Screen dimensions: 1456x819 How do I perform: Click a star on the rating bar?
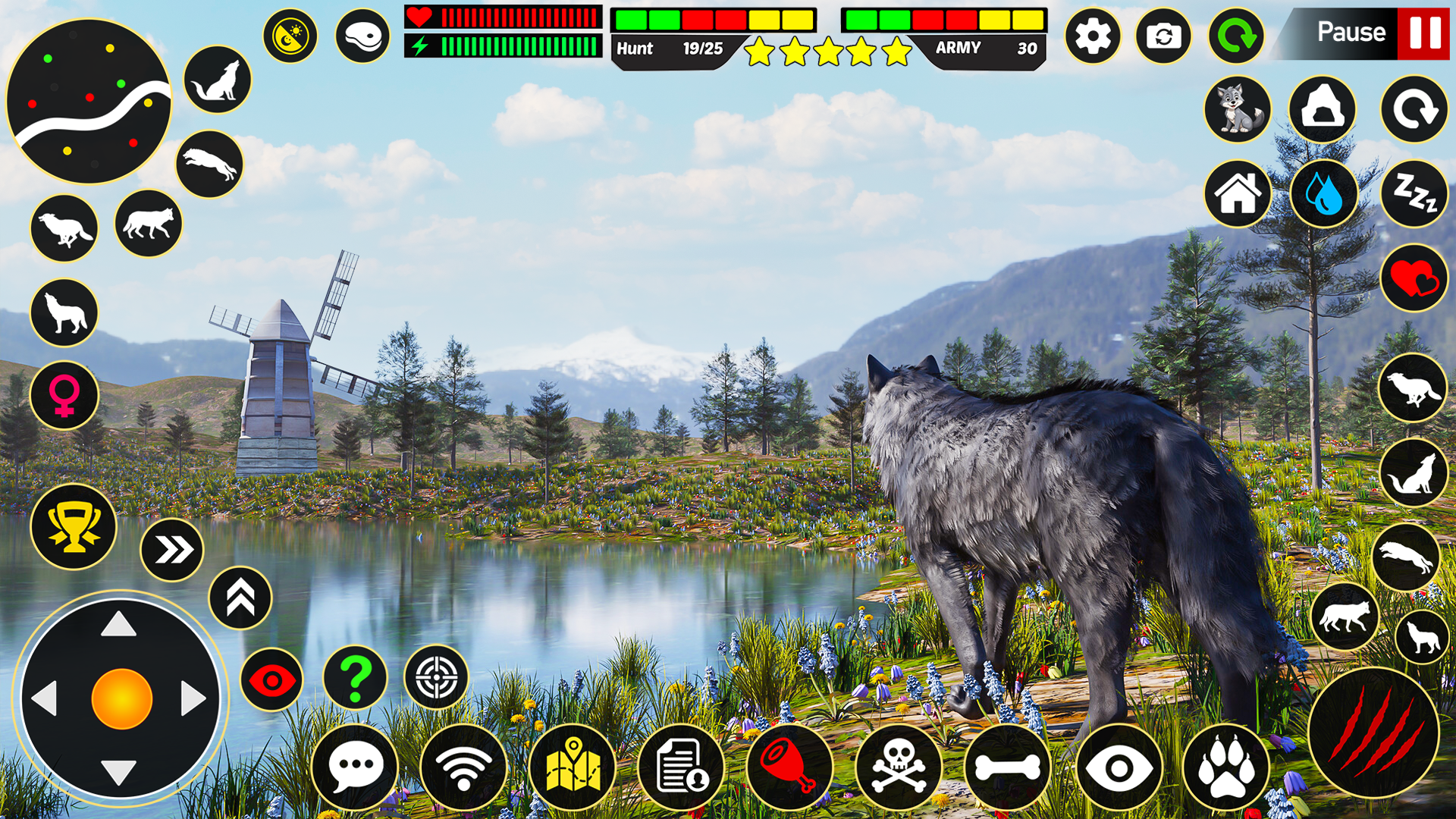point(823,52)
